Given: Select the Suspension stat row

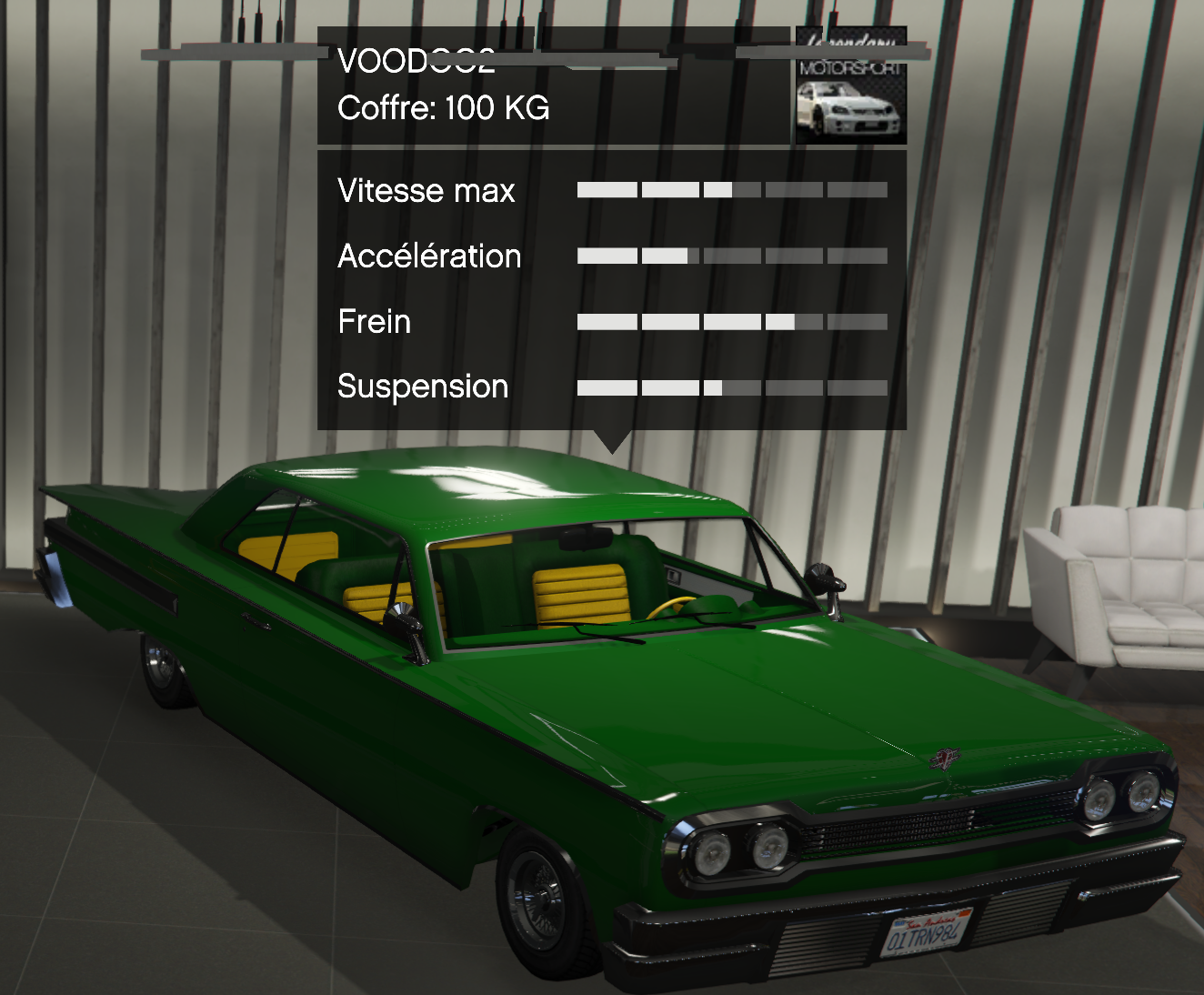Looking at the screenshot, I should [x=423, y=387].
